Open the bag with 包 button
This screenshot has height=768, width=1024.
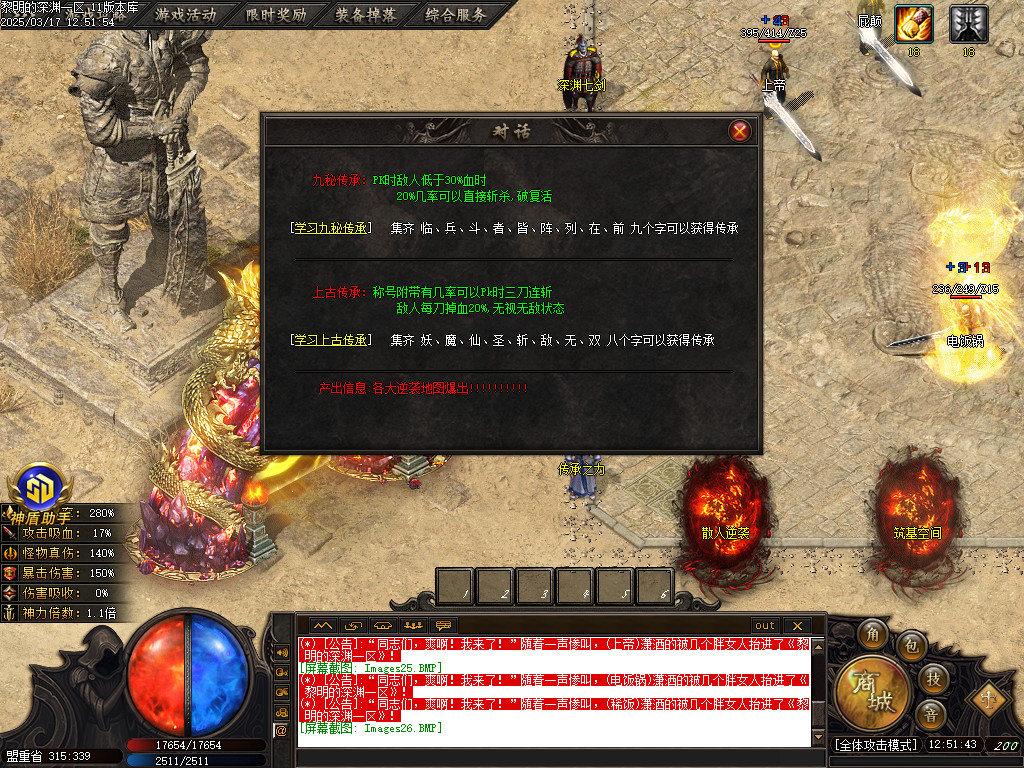pos(911,645)
